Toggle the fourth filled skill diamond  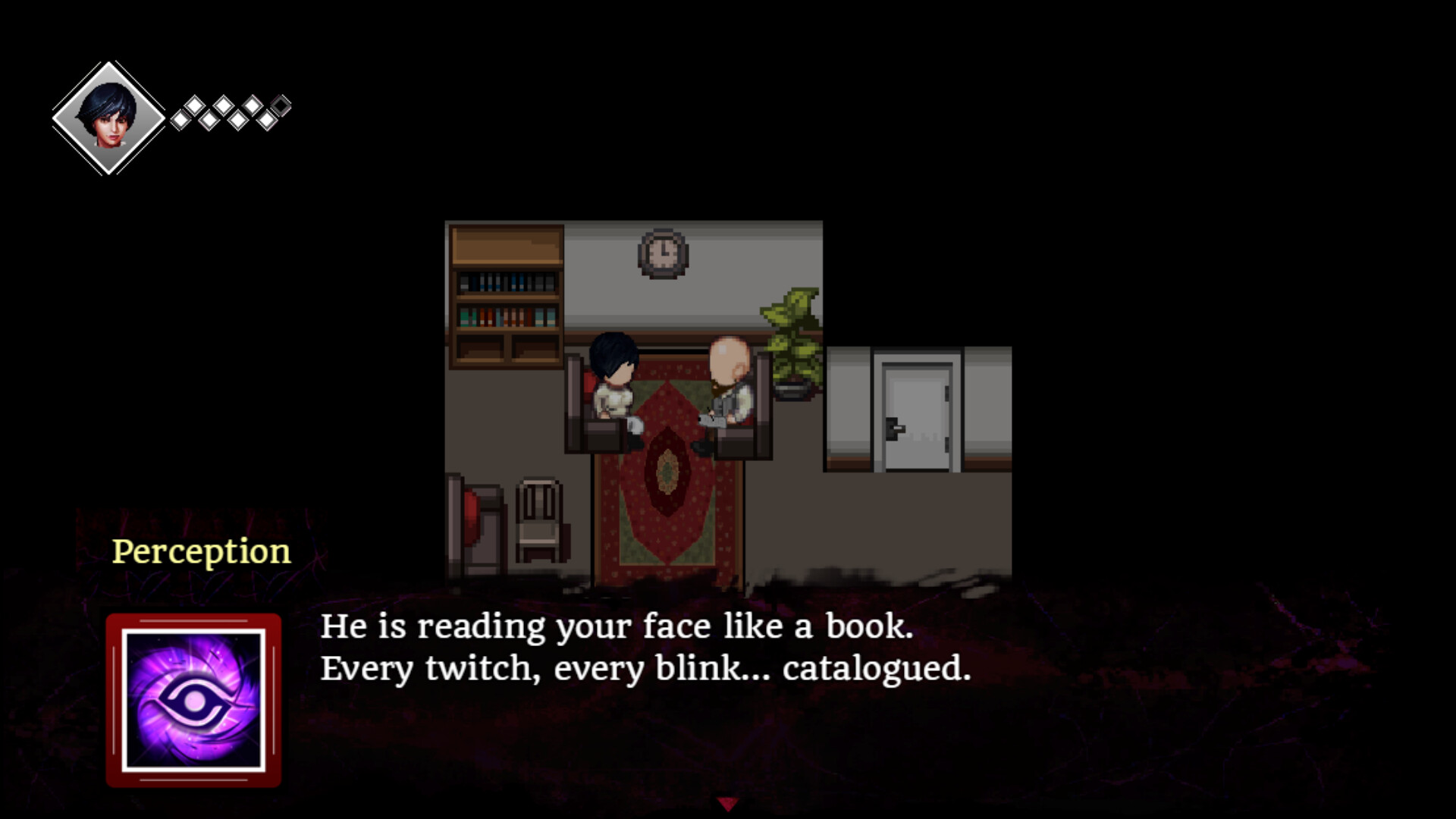click(223, 105)
